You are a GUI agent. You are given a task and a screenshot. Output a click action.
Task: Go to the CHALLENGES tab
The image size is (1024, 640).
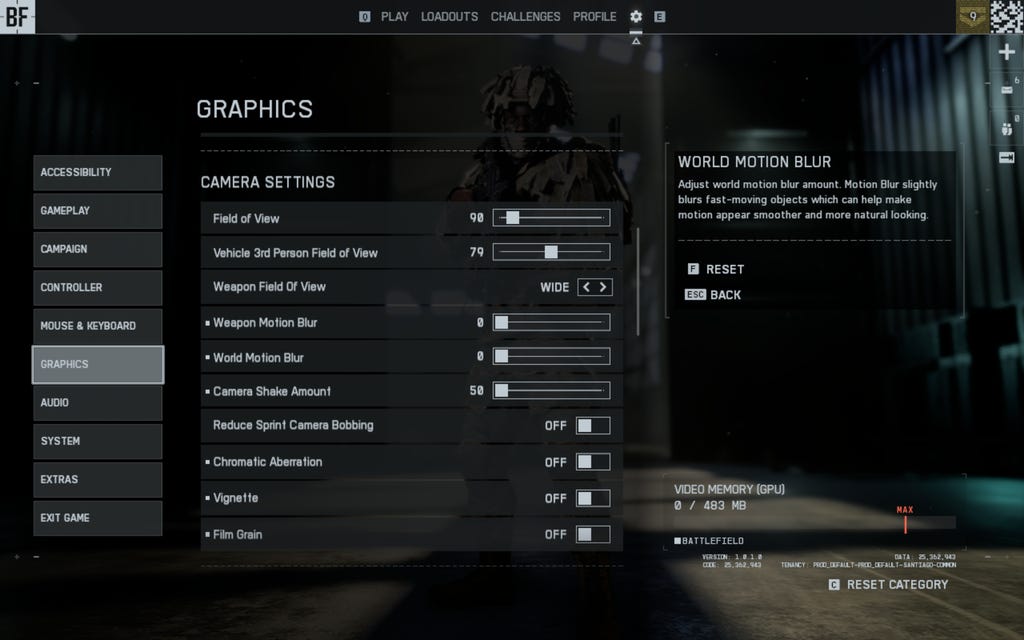click(525, 17)
